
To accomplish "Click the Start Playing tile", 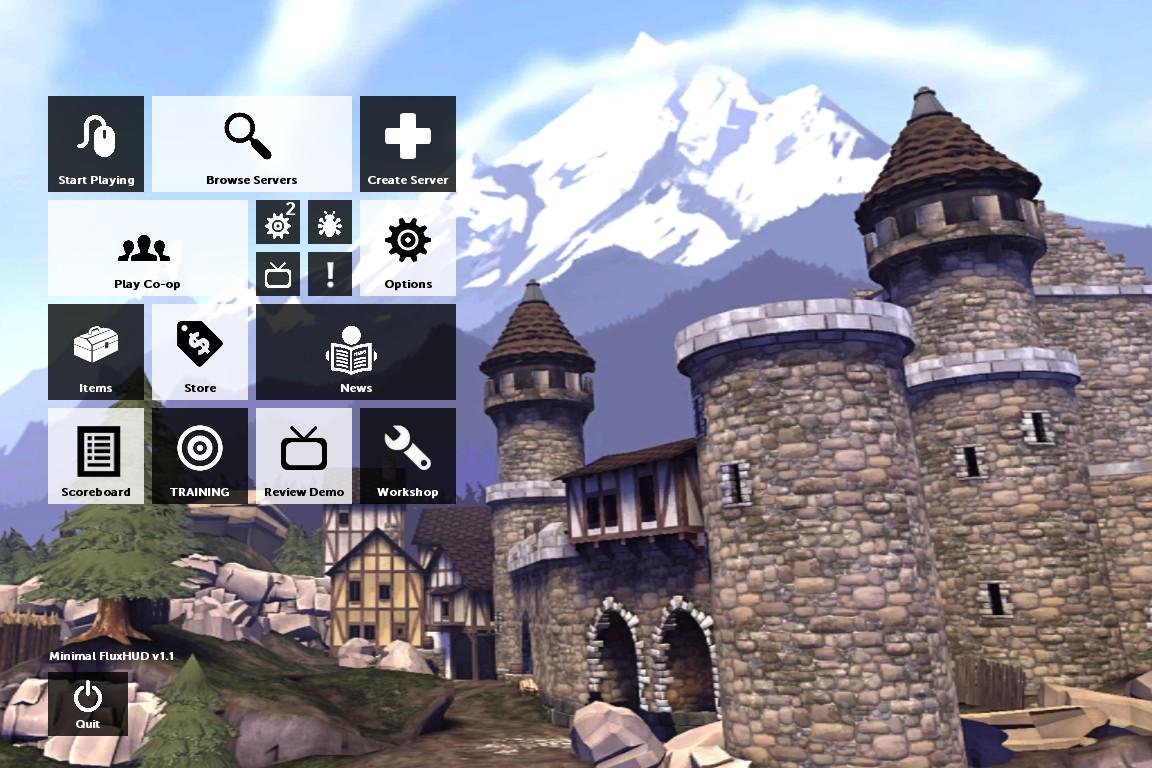I will point(96,144).
